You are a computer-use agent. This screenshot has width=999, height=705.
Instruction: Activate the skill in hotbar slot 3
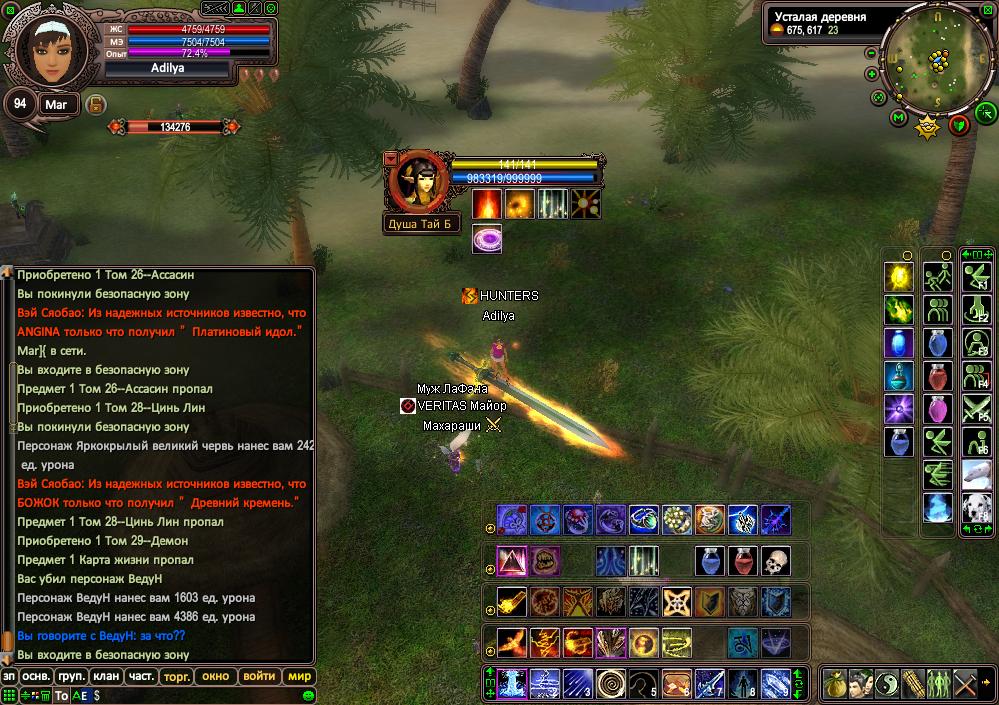point(577,684)
